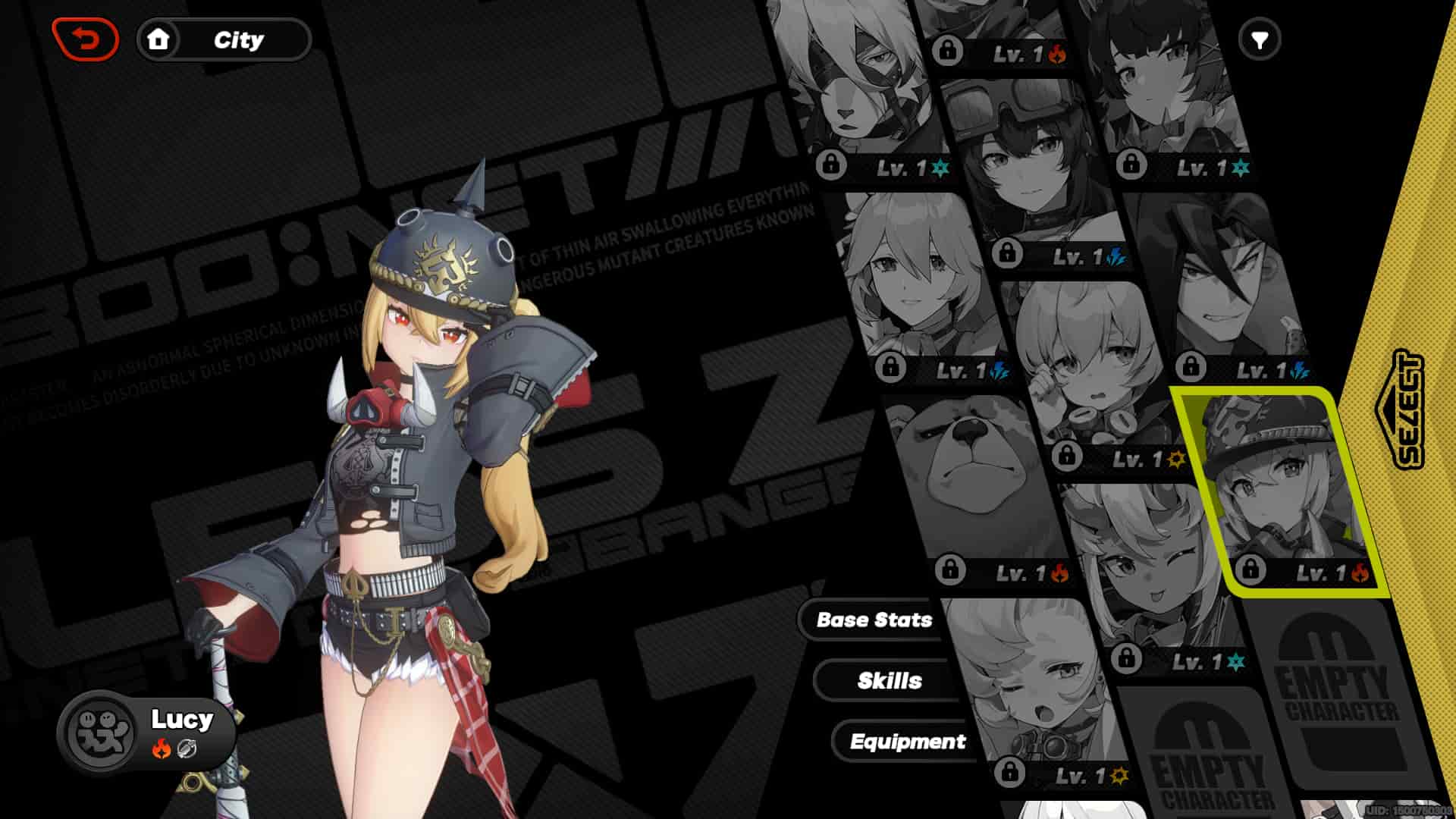Viewport: 1456px width, 819px height.
Task: Expand the Base Stats panel
Action: point(873,620)
